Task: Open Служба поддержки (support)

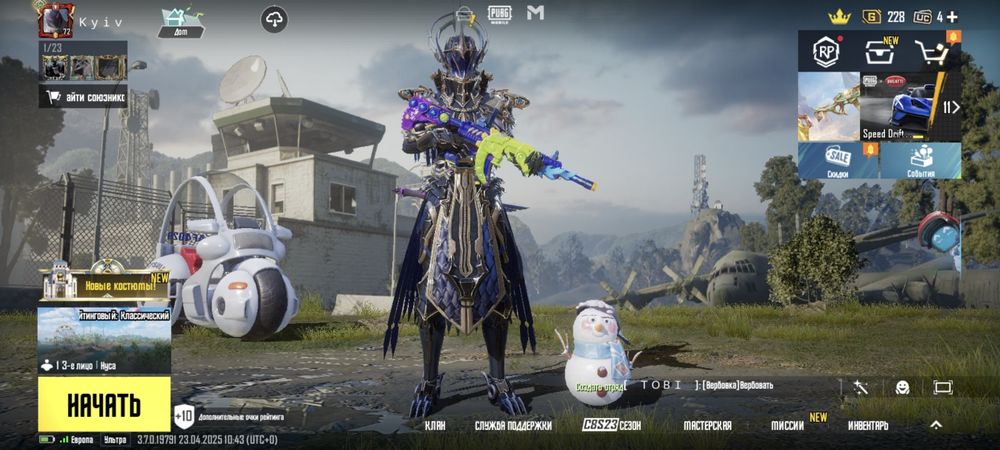Action: pos(513,425)
